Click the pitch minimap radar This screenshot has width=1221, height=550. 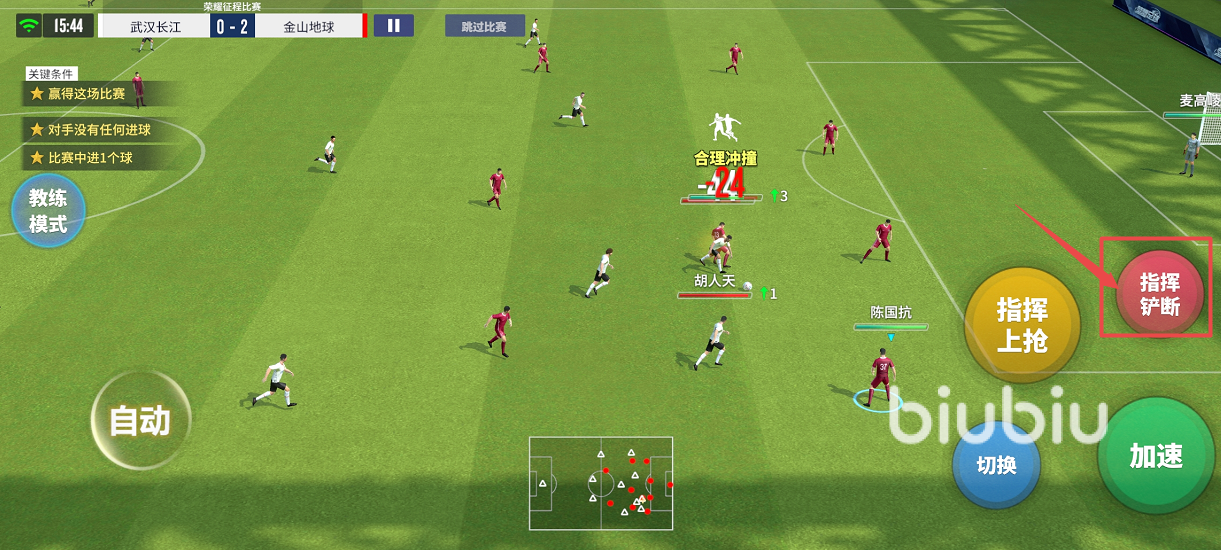(600, 483)
